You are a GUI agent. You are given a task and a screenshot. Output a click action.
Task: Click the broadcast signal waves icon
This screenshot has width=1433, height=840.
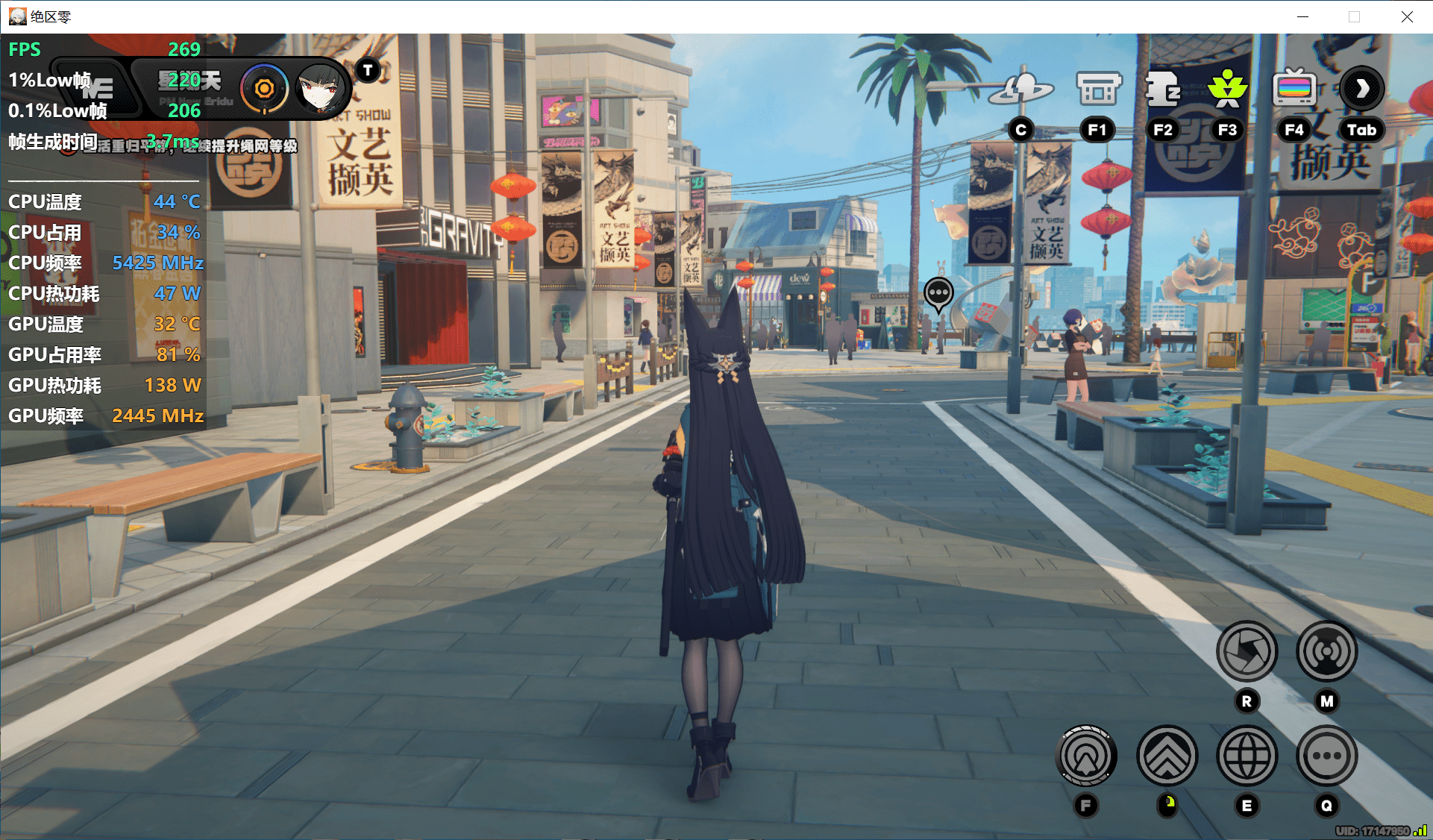coord(1326,651)
